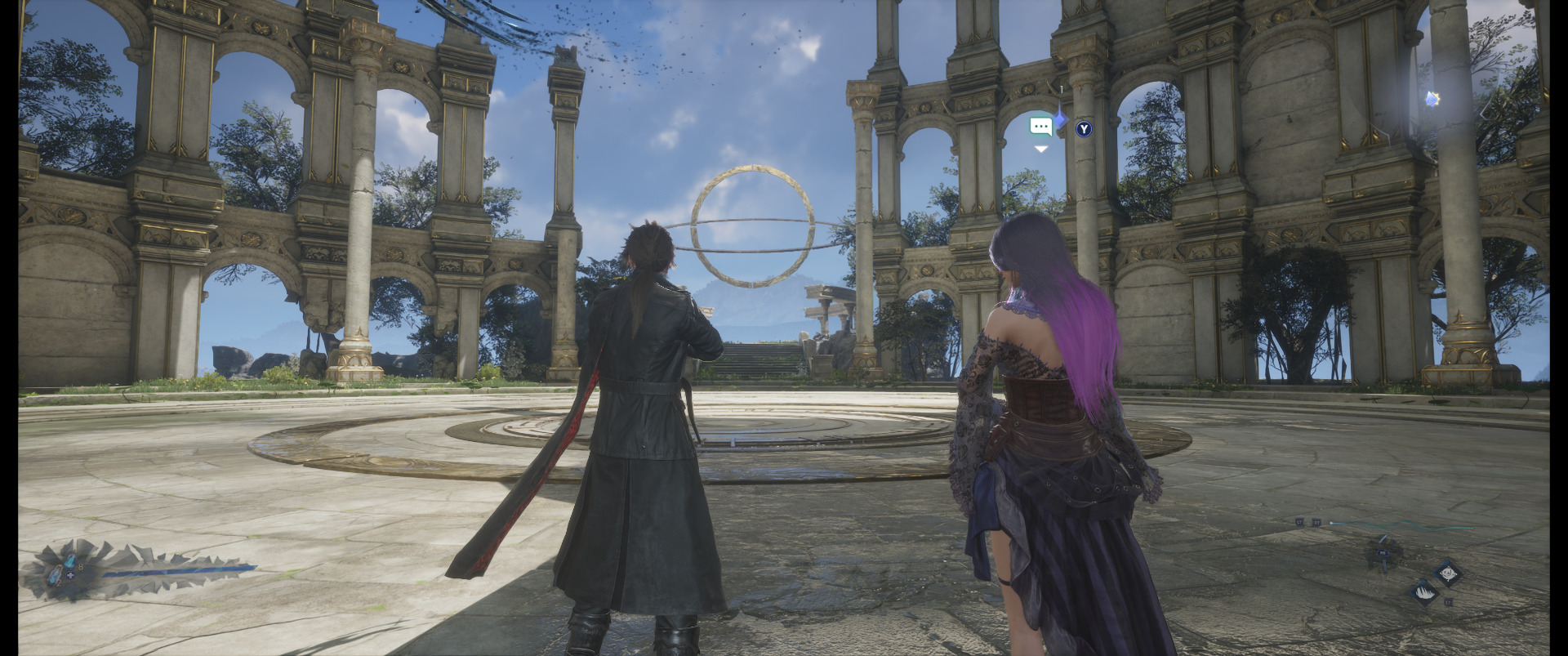Use the potion showing count 8

(71, 561)
